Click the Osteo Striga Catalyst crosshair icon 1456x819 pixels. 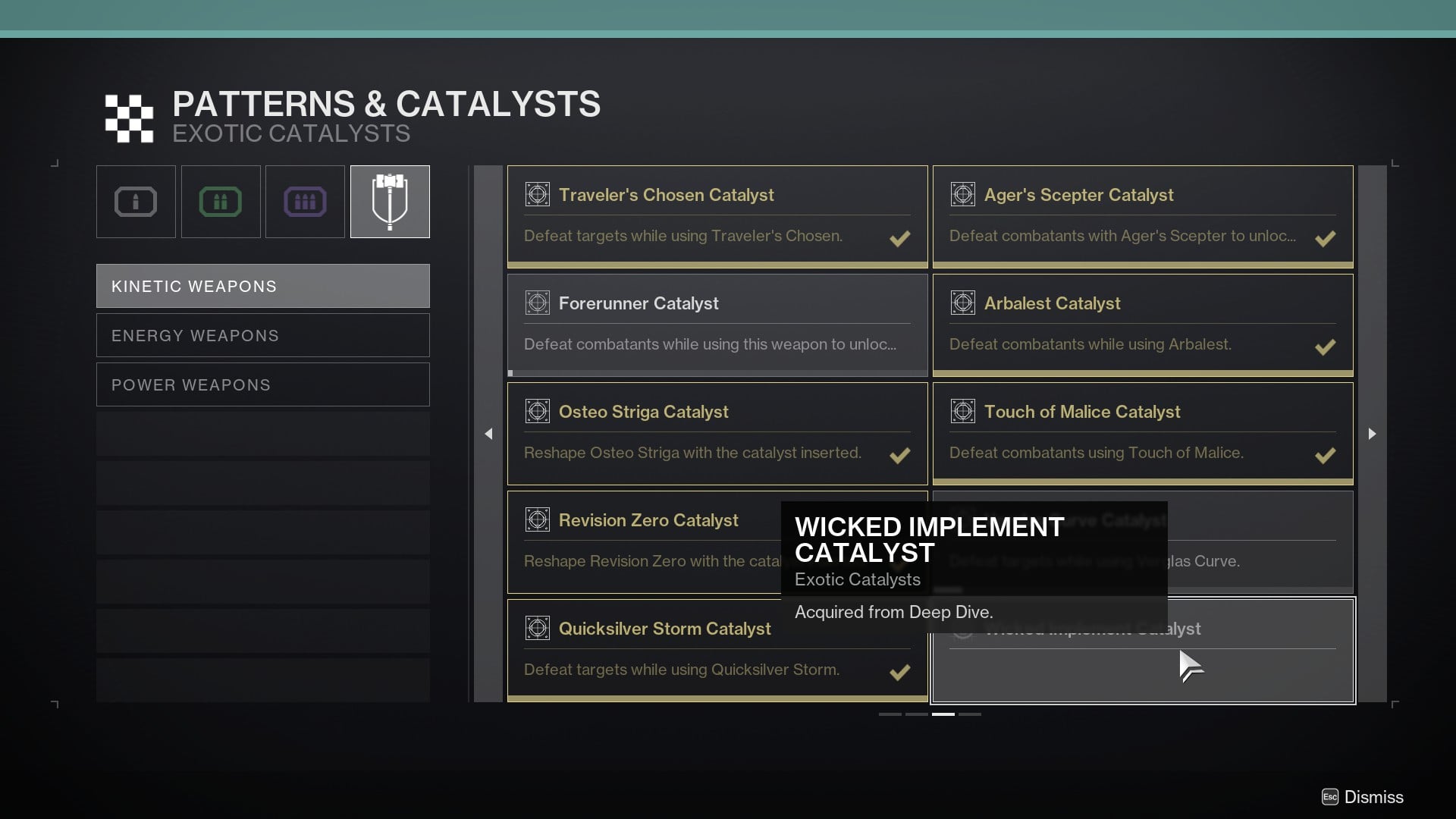coord(537,411)
